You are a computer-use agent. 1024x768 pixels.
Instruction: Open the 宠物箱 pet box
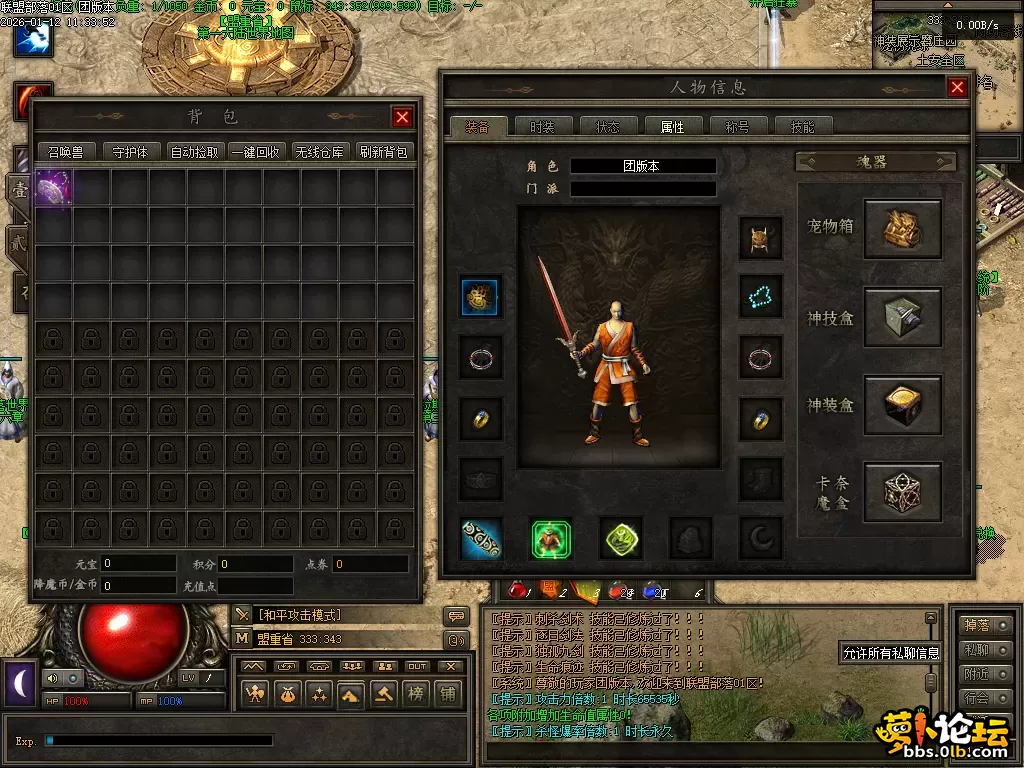pyautogui.click(x=902, y=229)
